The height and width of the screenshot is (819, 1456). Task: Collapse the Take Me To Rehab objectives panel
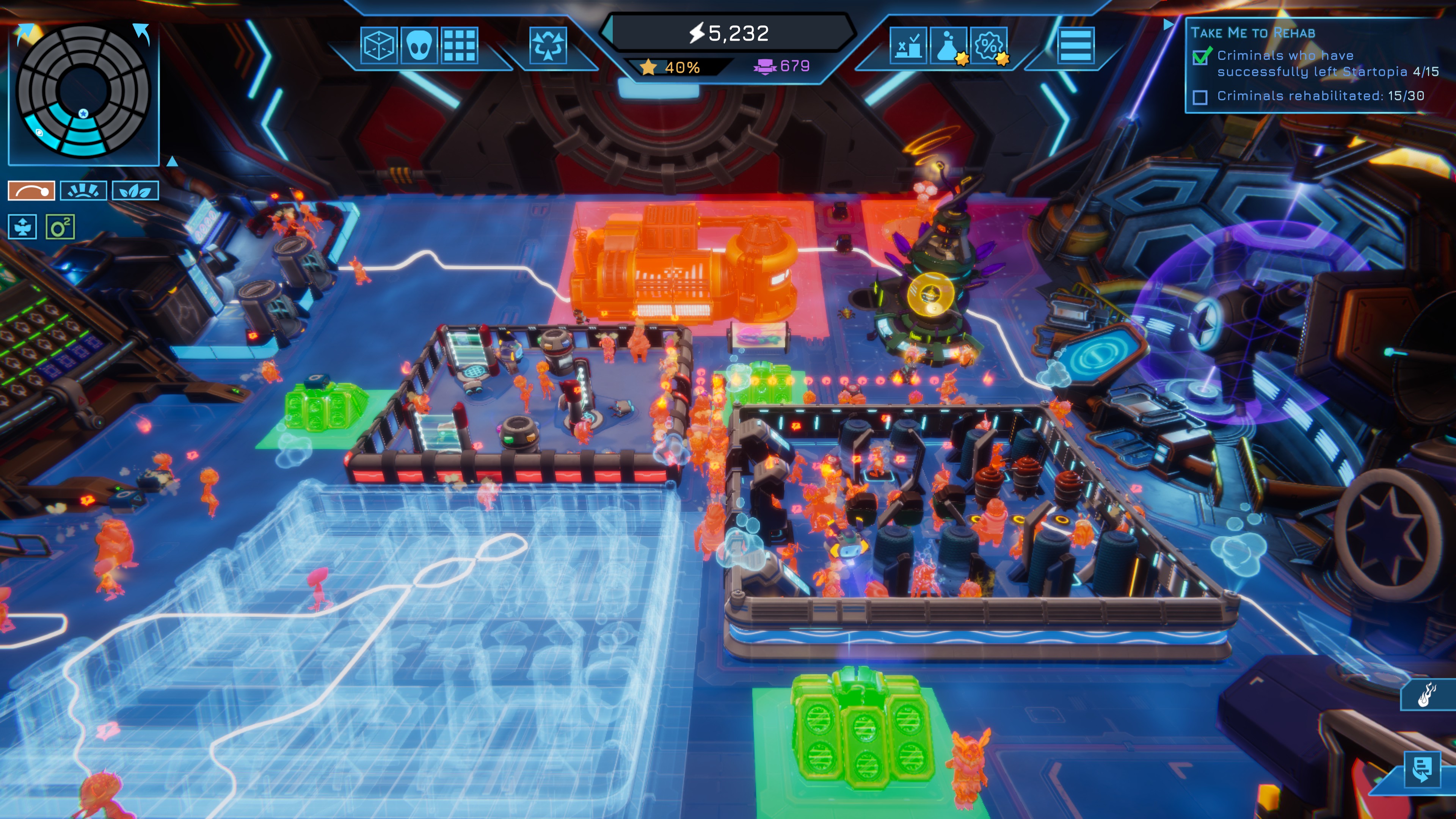1168,25
